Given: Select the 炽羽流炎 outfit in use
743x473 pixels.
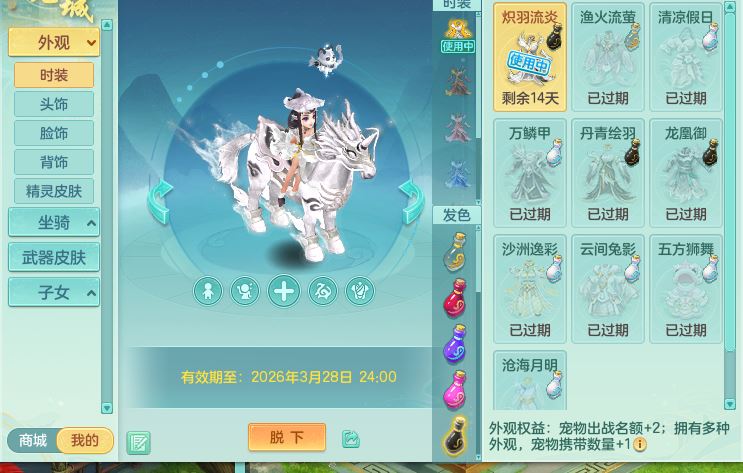Looking at the screenshot, I should pyautogui.click(x=530, y=56).
